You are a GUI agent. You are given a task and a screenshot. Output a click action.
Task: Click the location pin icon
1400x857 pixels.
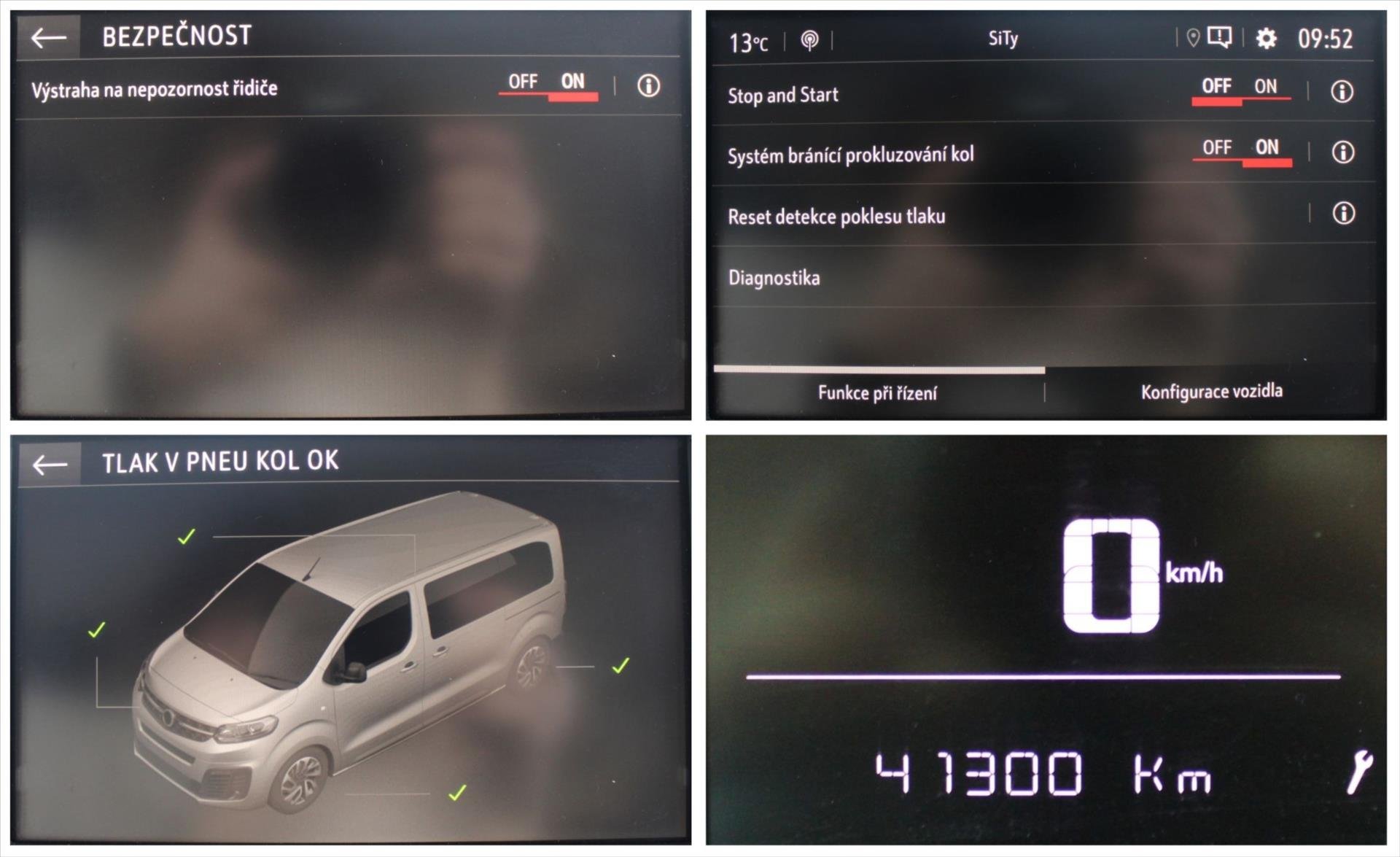coord(1194,36)
